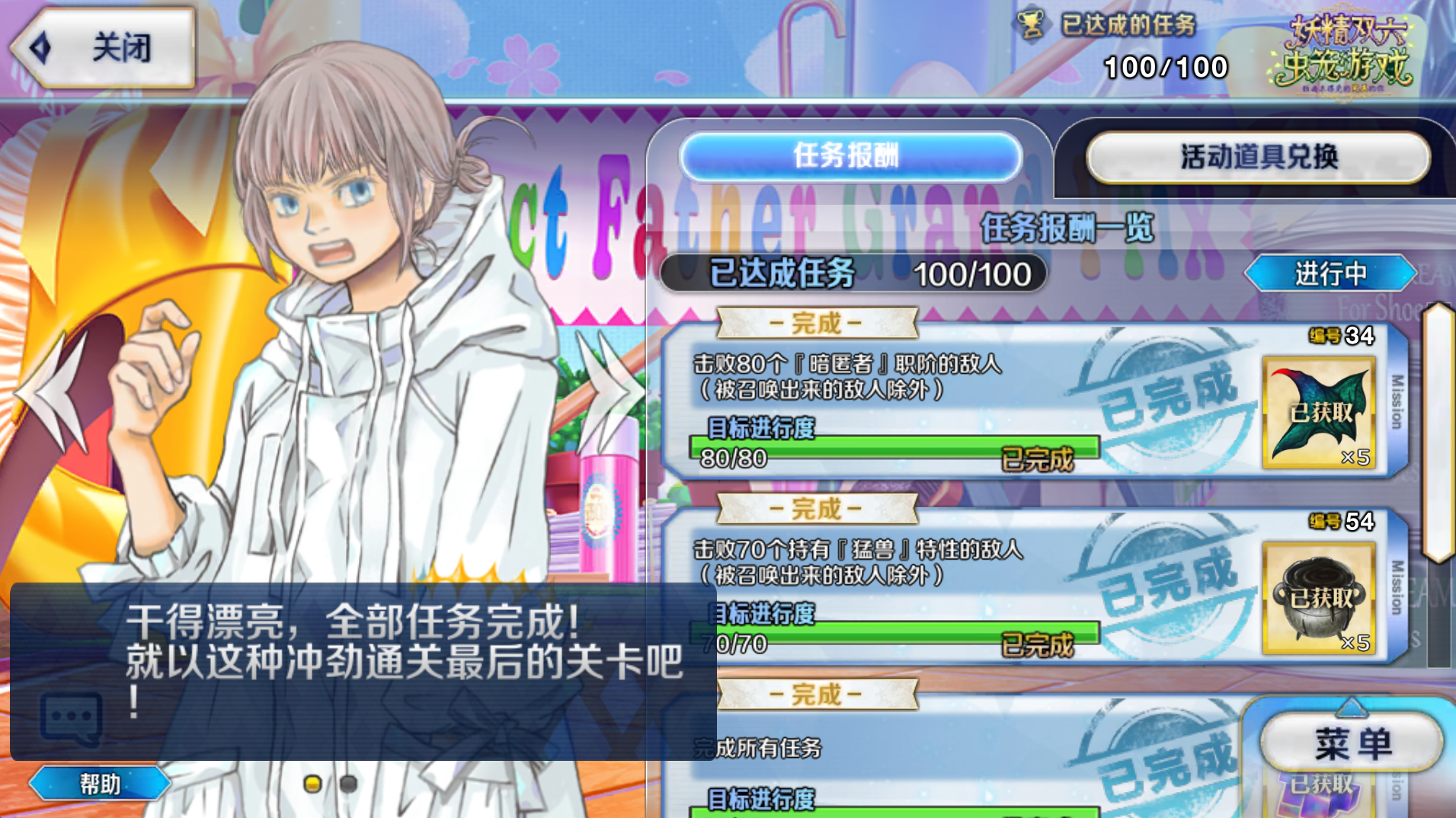The width and height of the screenshot is (1456, 818).
Task: Open the 帮助 help button
Action: (x=100, y=783)
